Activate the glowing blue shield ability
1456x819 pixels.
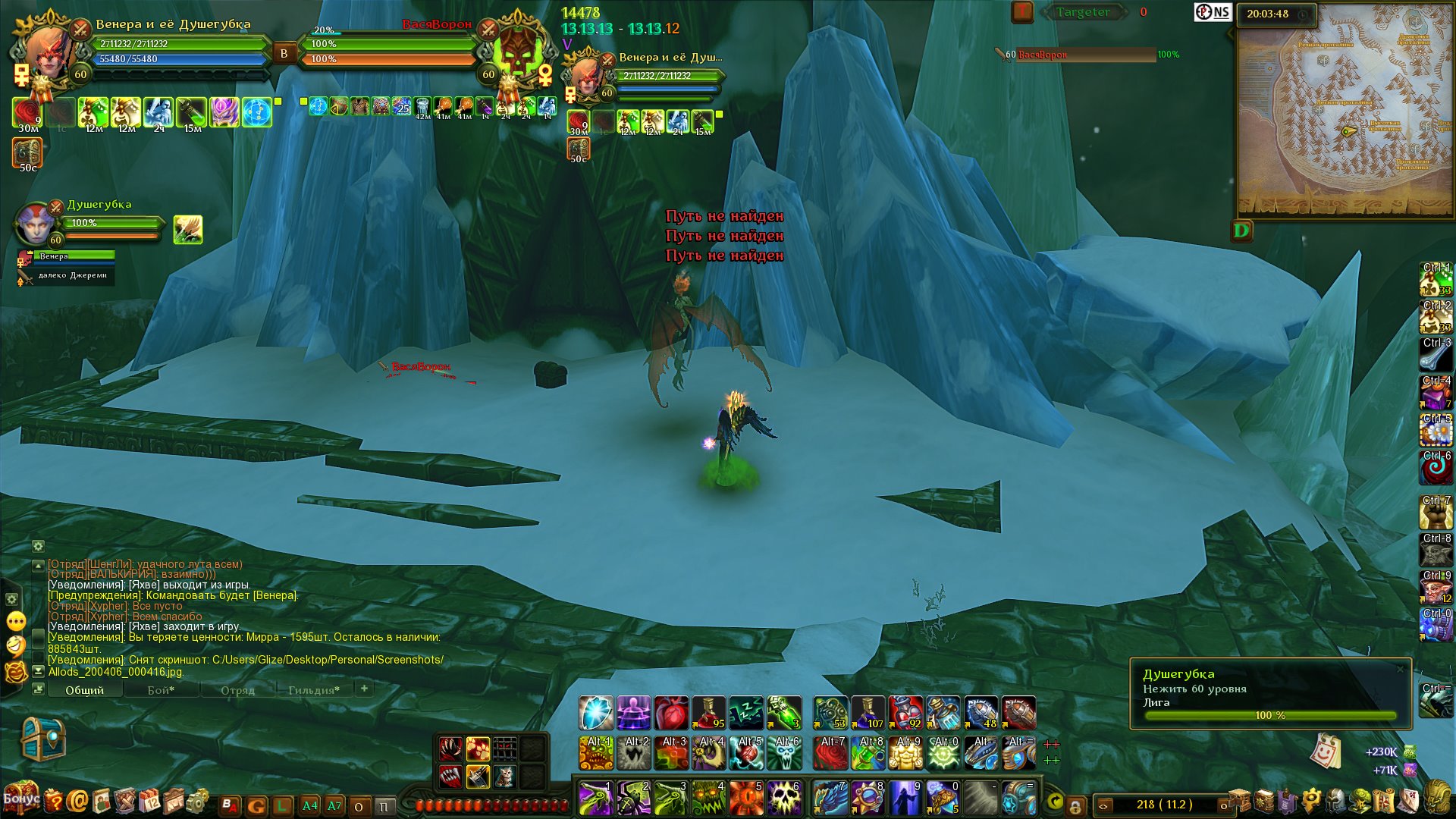coord(596,714)
